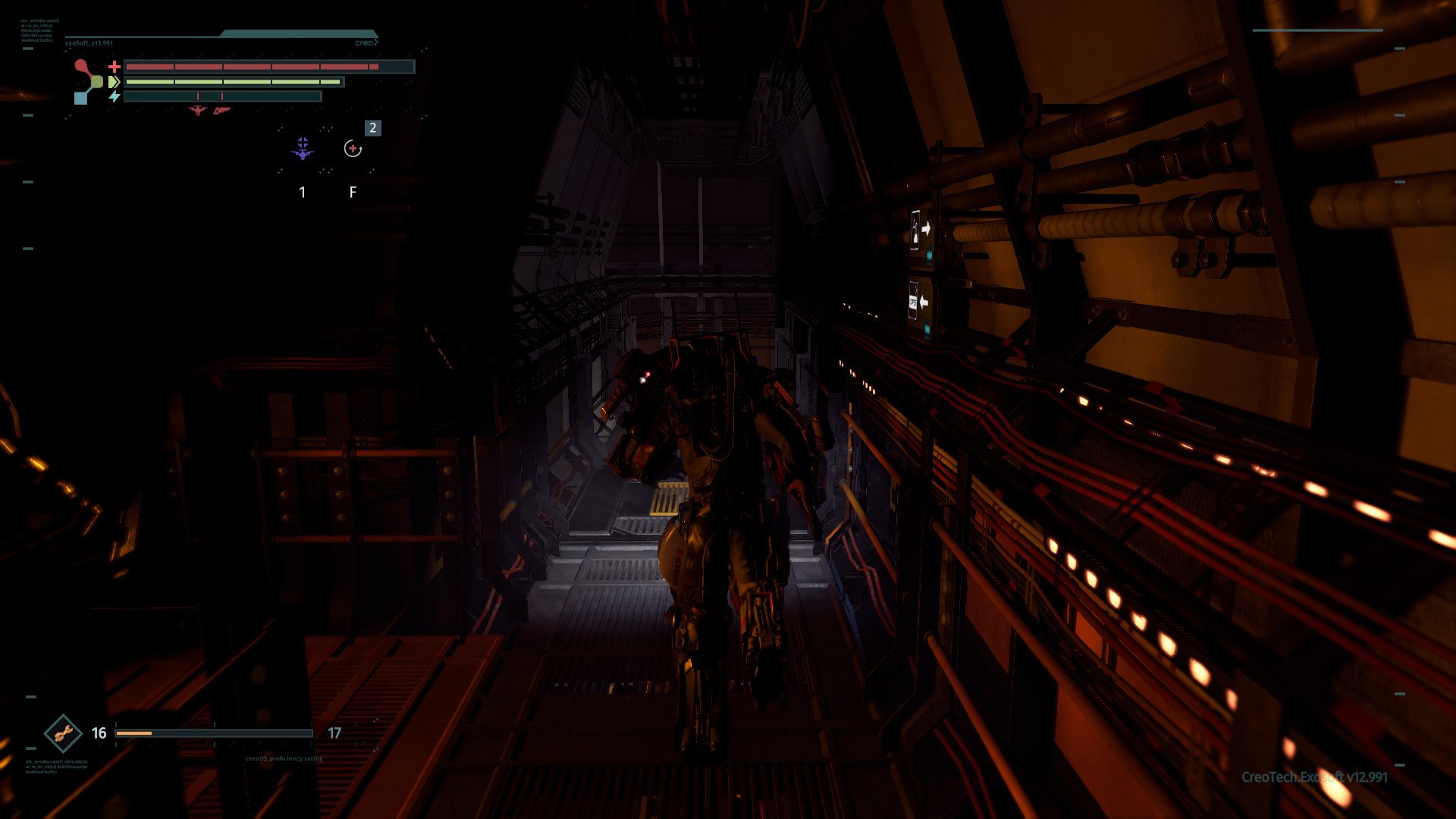Click the creoOS proficiency rating progress bar
Image resolution: width=1456 pixels, height=819 pixels.
pyautogui.click(x=214, y=733)
